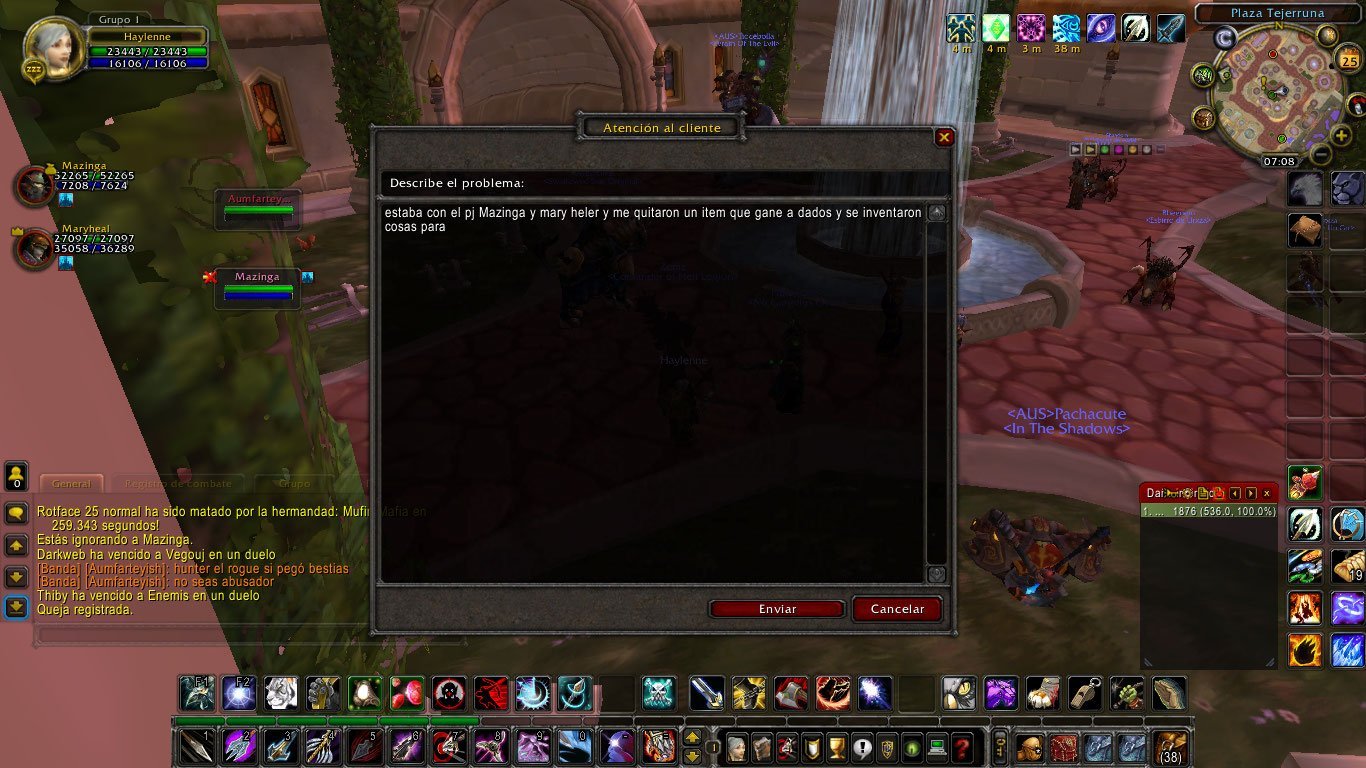Activate the skull and crossbones ability icon
This screenshot has height=768, width=1366.
pos(657,693)
